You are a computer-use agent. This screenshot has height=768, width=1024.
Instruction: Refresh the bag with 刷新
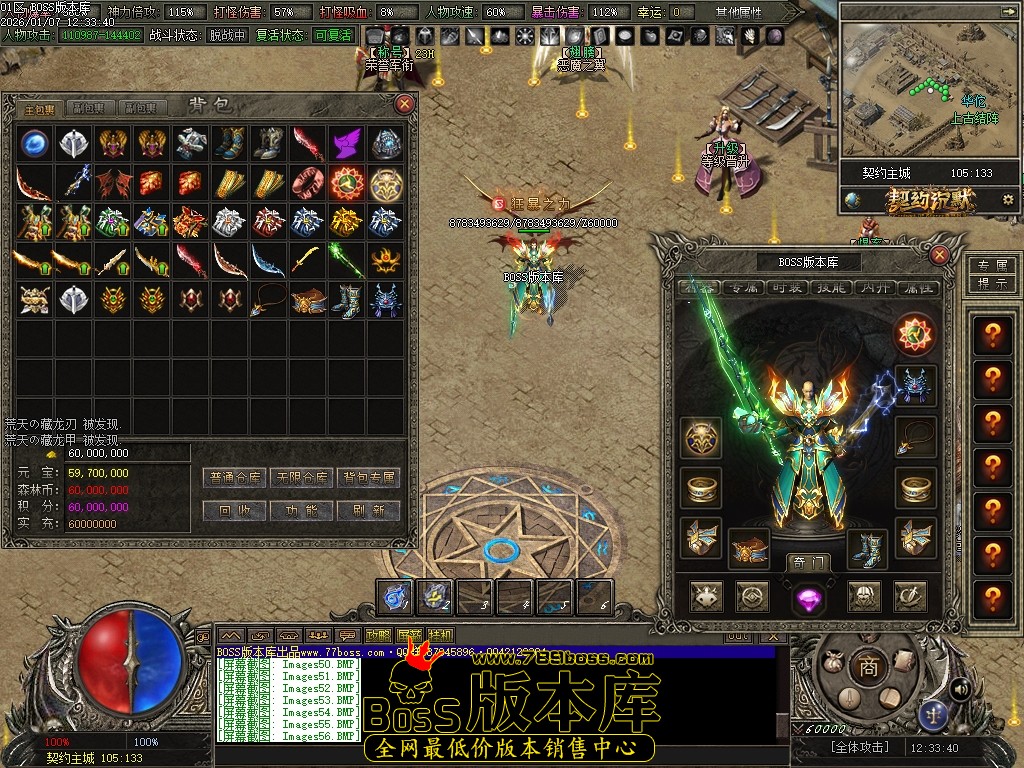point(368,510)
